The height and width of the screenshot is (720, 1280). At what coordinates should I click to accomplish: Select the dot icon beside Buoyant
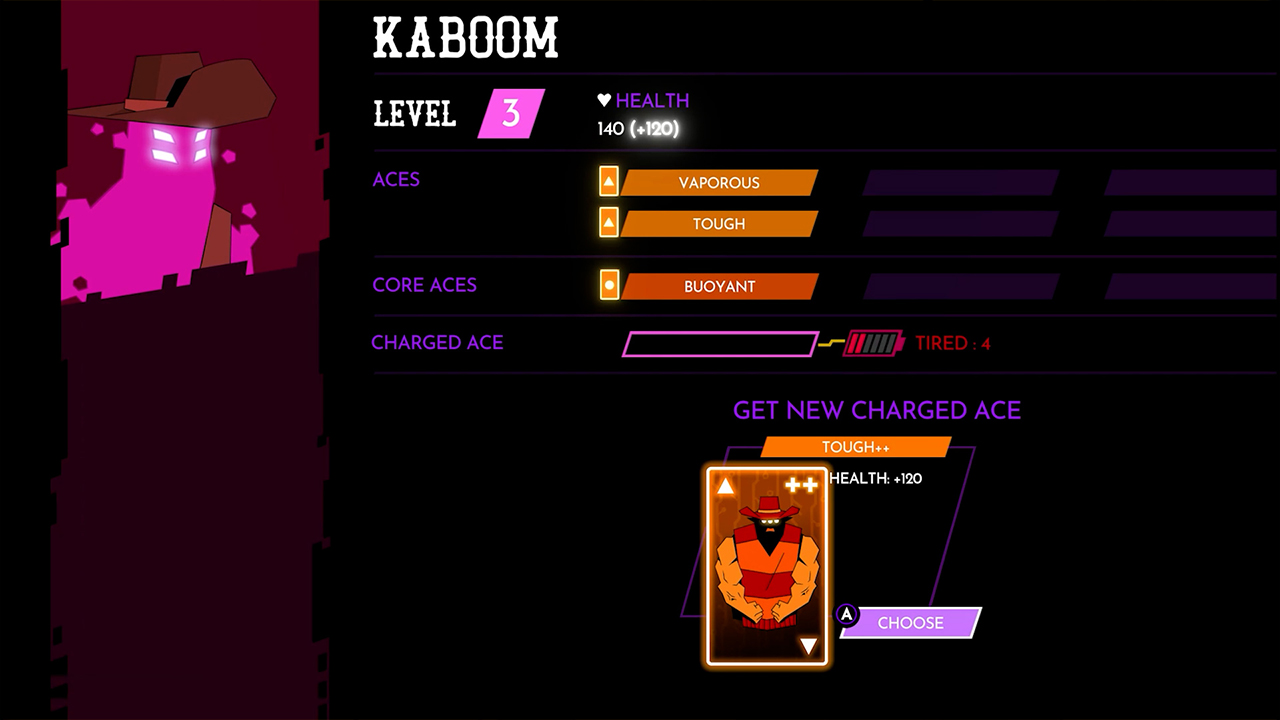click(x=610, y=286)
